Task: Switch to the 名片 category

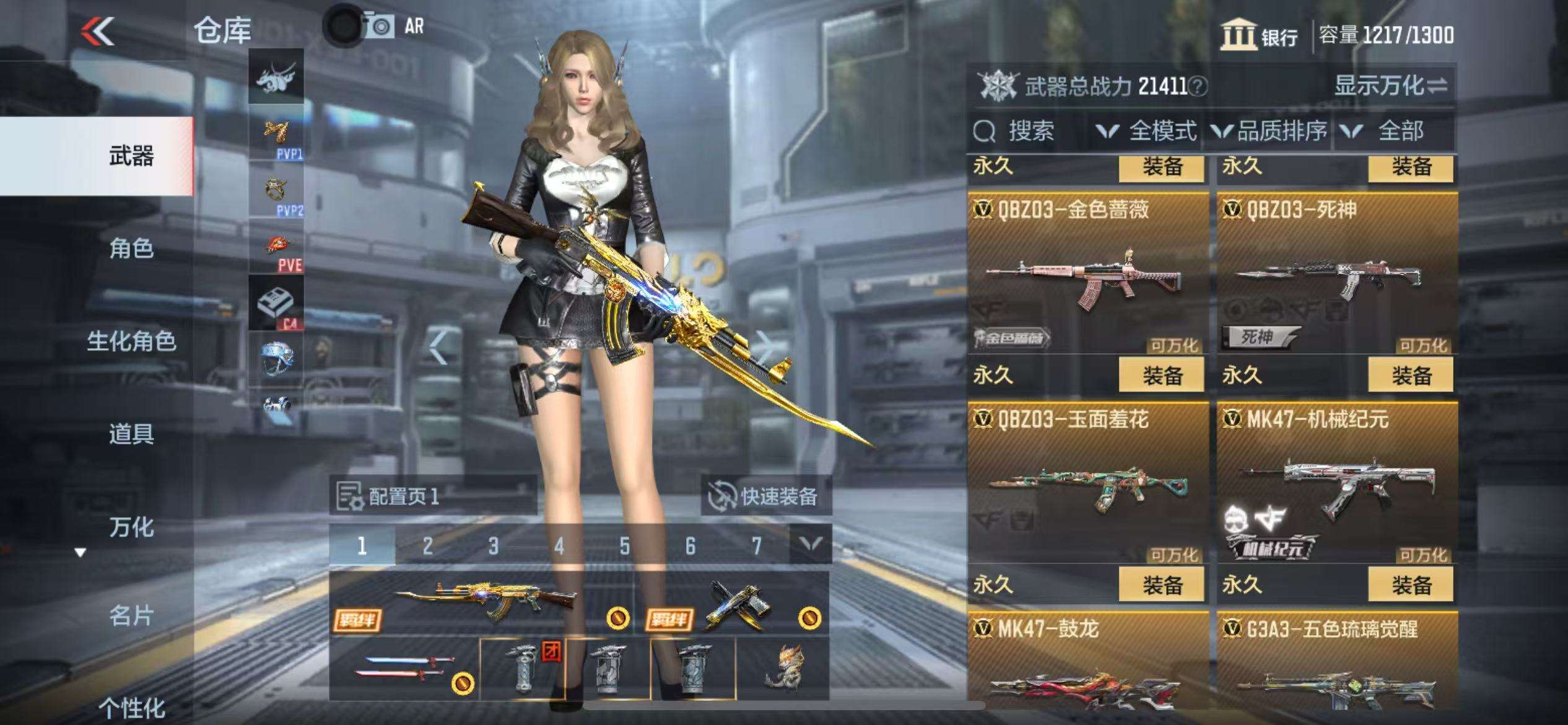Action: coord(131,616)
